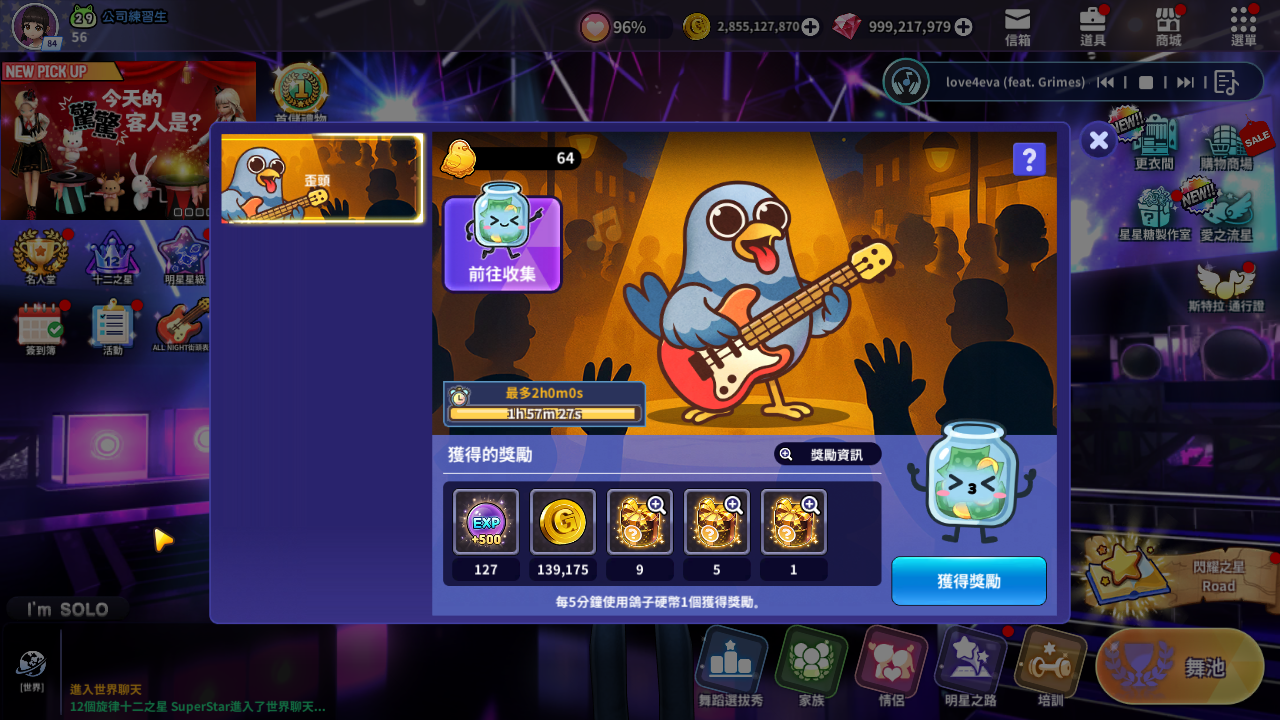
Task: Open the music playlist
Action: coord(1226,82)
